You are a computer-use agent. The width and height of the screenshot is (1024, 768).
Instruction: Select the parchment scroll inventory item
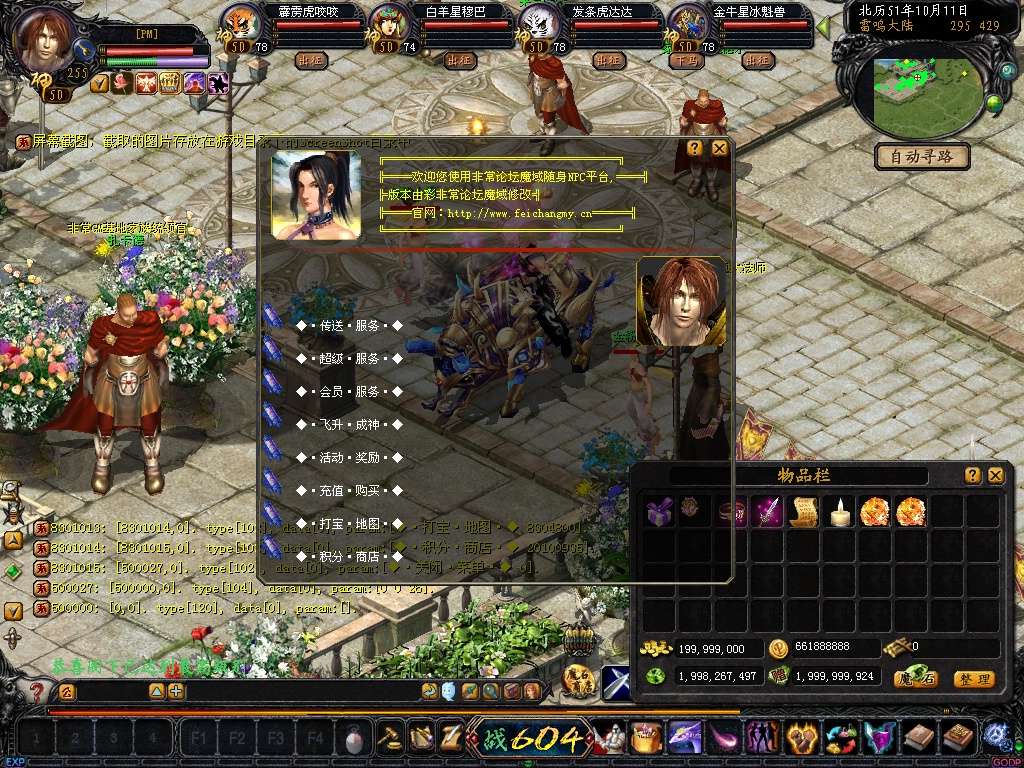point(803,511)
